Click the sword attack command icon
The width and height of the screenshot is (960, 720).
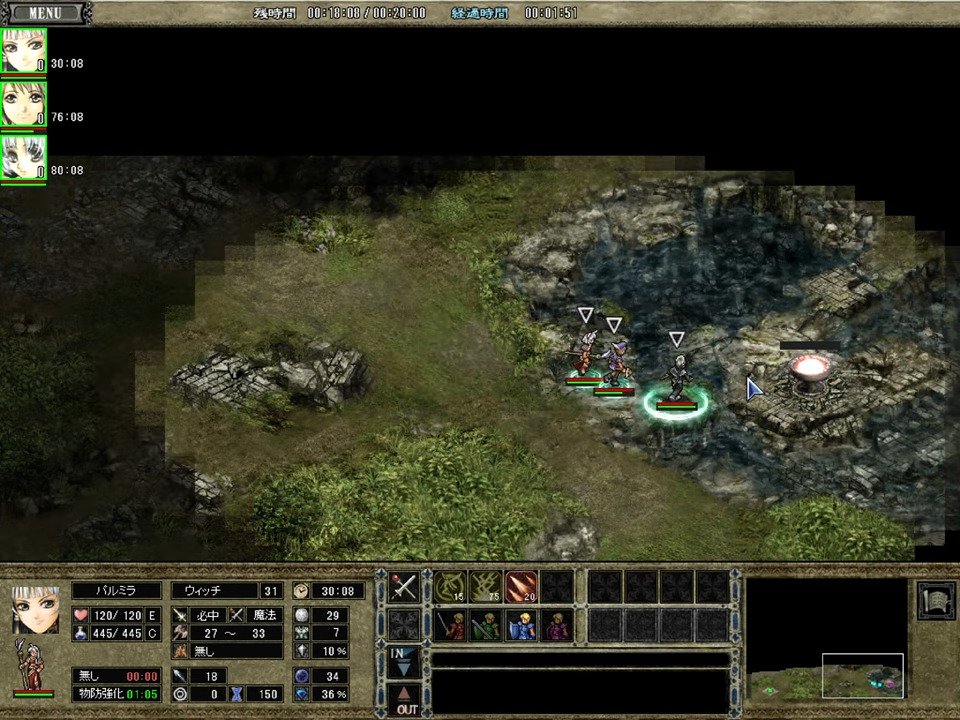(x=404, y=587)
